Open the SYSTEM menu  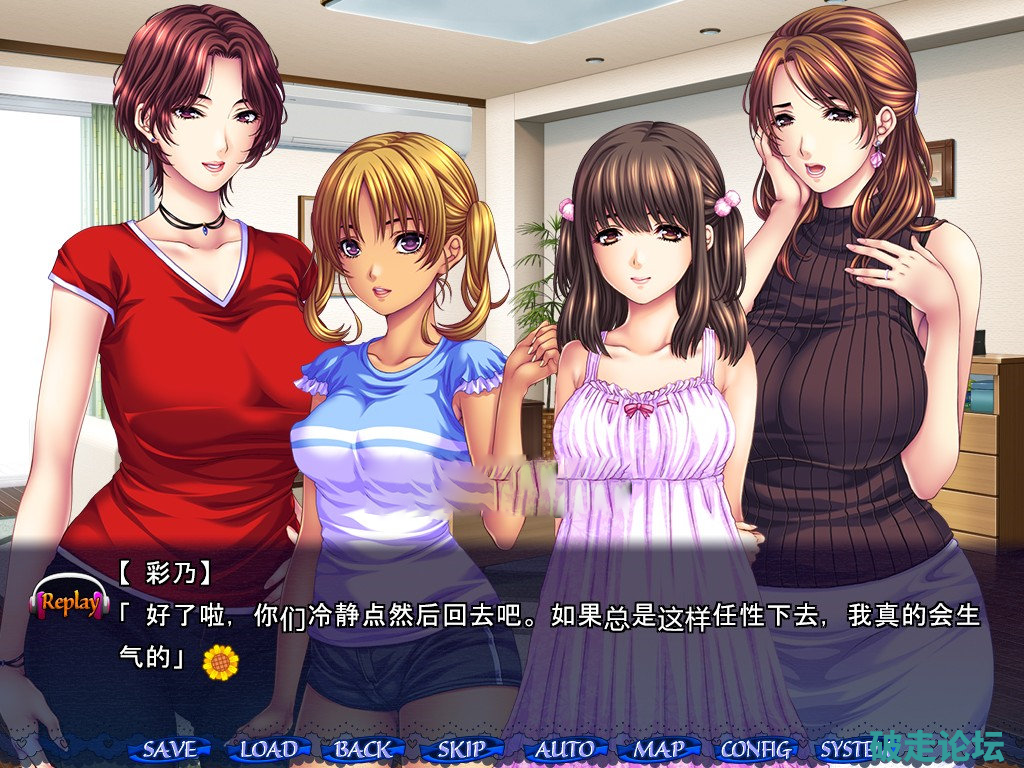pos(845,748)
